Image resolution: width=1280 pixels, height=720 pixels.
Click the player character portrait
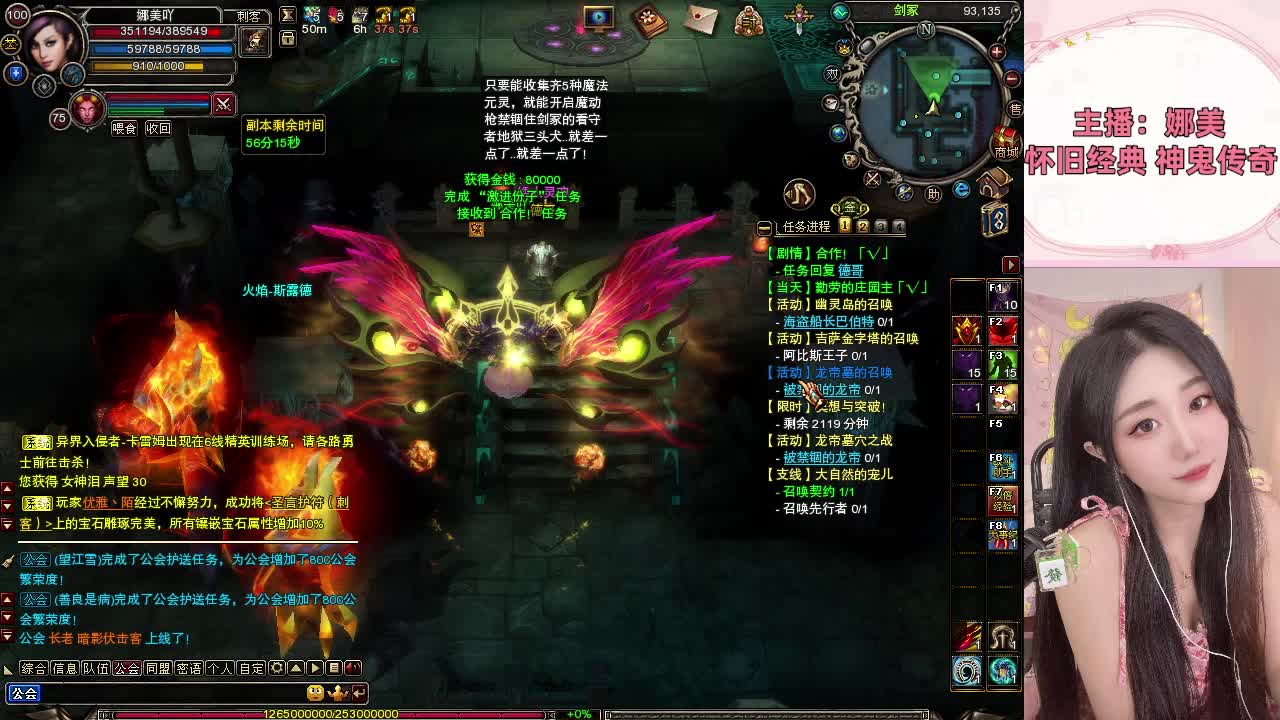click(52, 43)
